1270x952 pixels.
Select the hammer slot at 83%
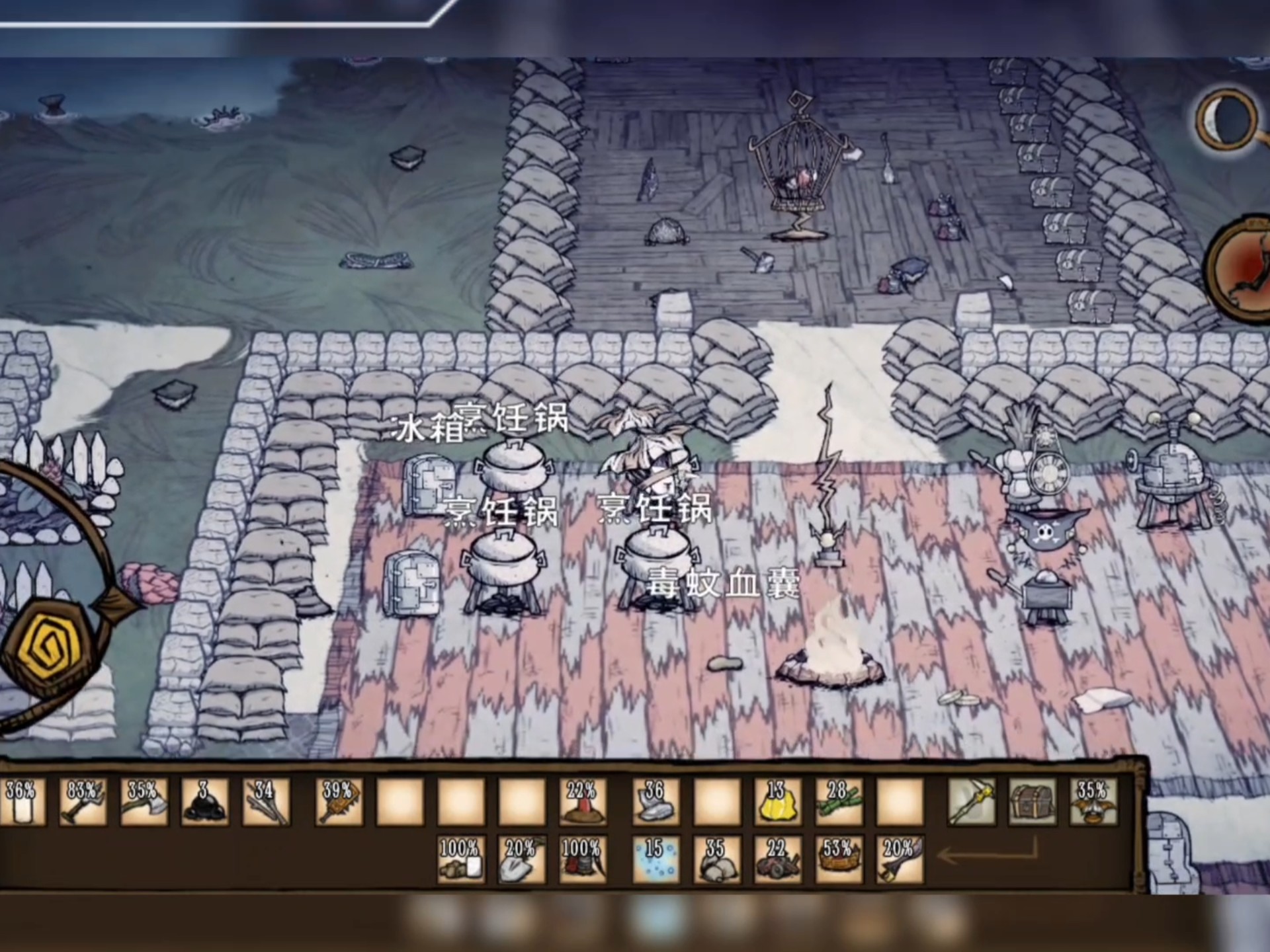coord(82,801)
